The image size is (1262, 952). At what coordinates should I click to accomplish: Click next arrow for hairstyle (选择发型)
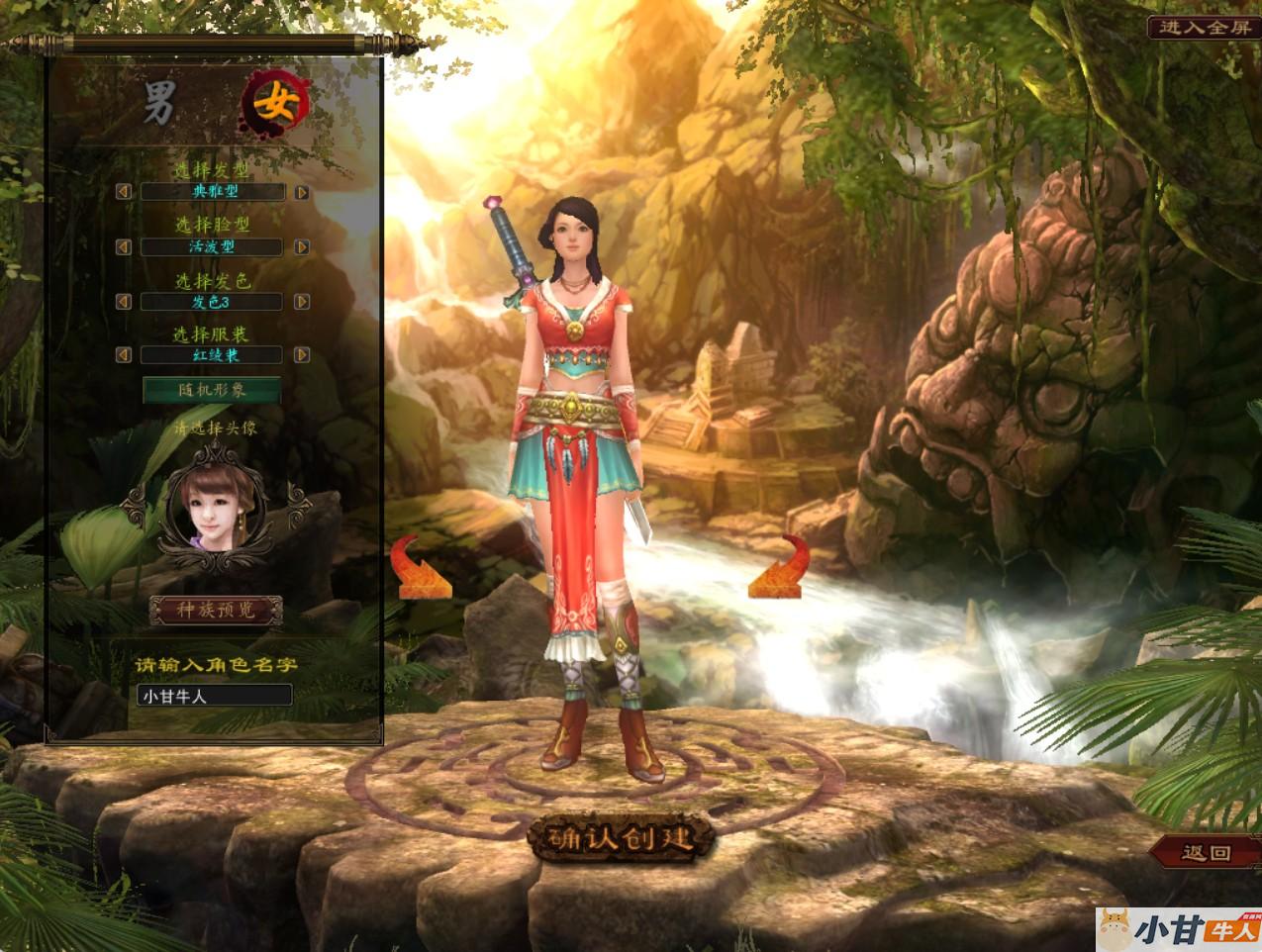tap(302, 192)
